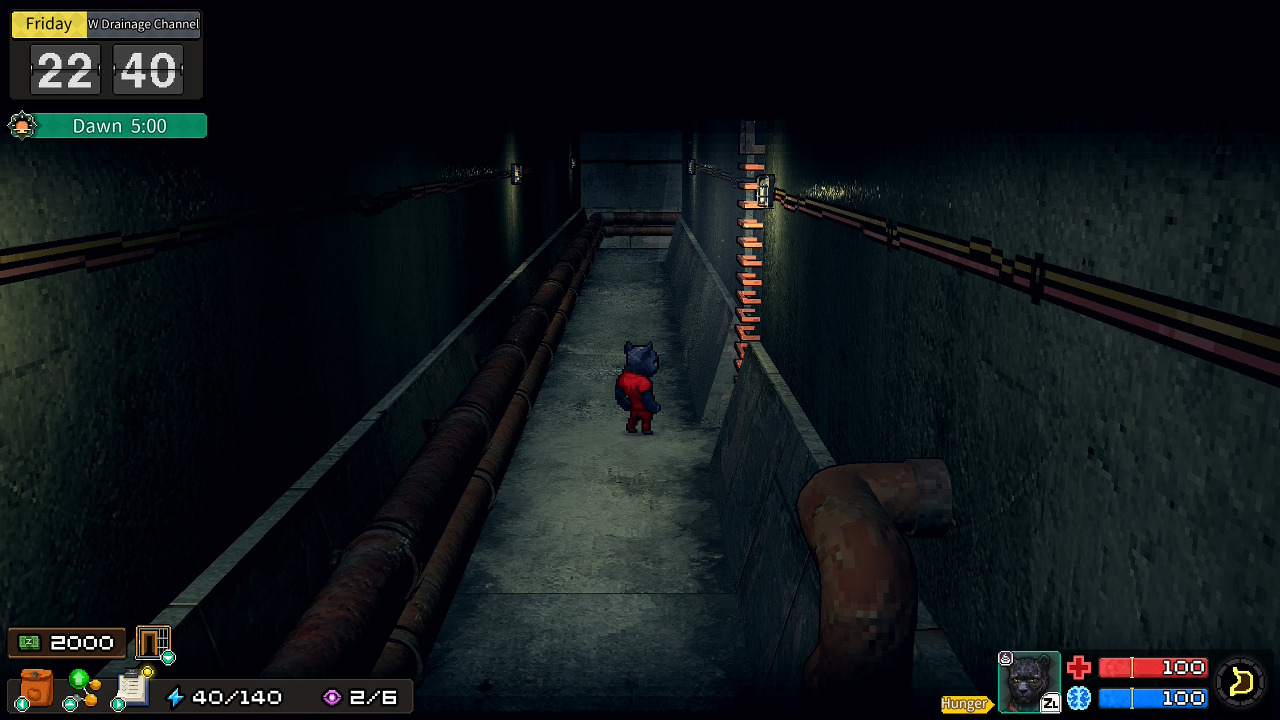Click the lightning bolt stamina icon

(175, 697)
